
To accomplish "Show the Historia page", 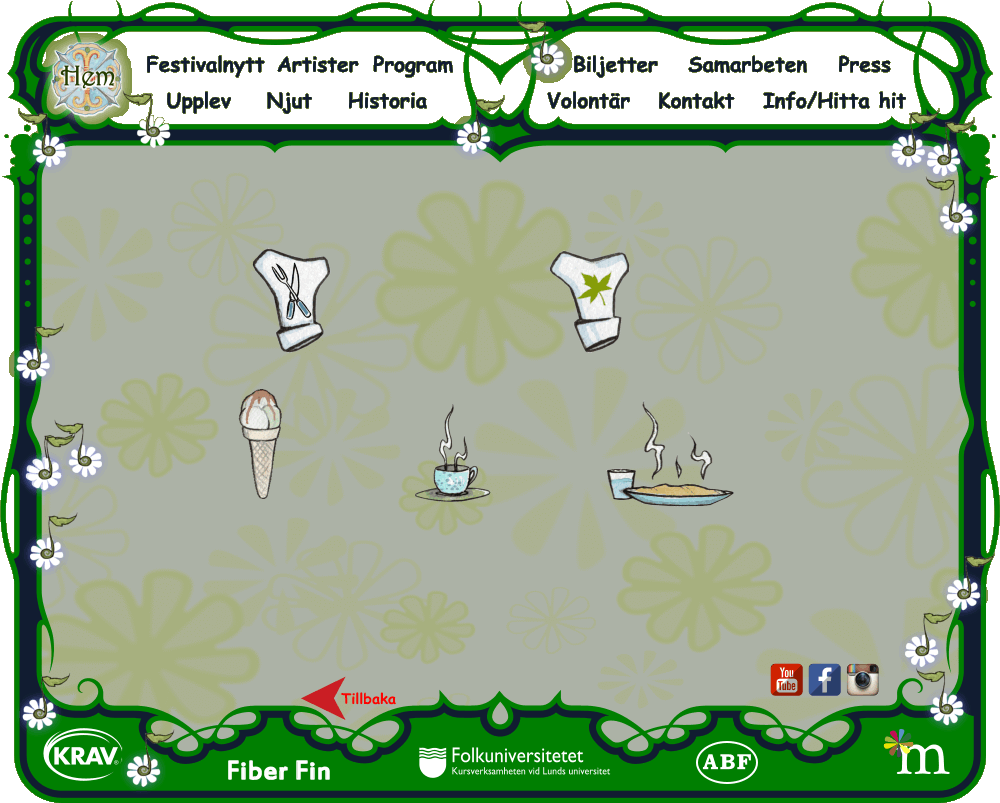I will 387,102.
